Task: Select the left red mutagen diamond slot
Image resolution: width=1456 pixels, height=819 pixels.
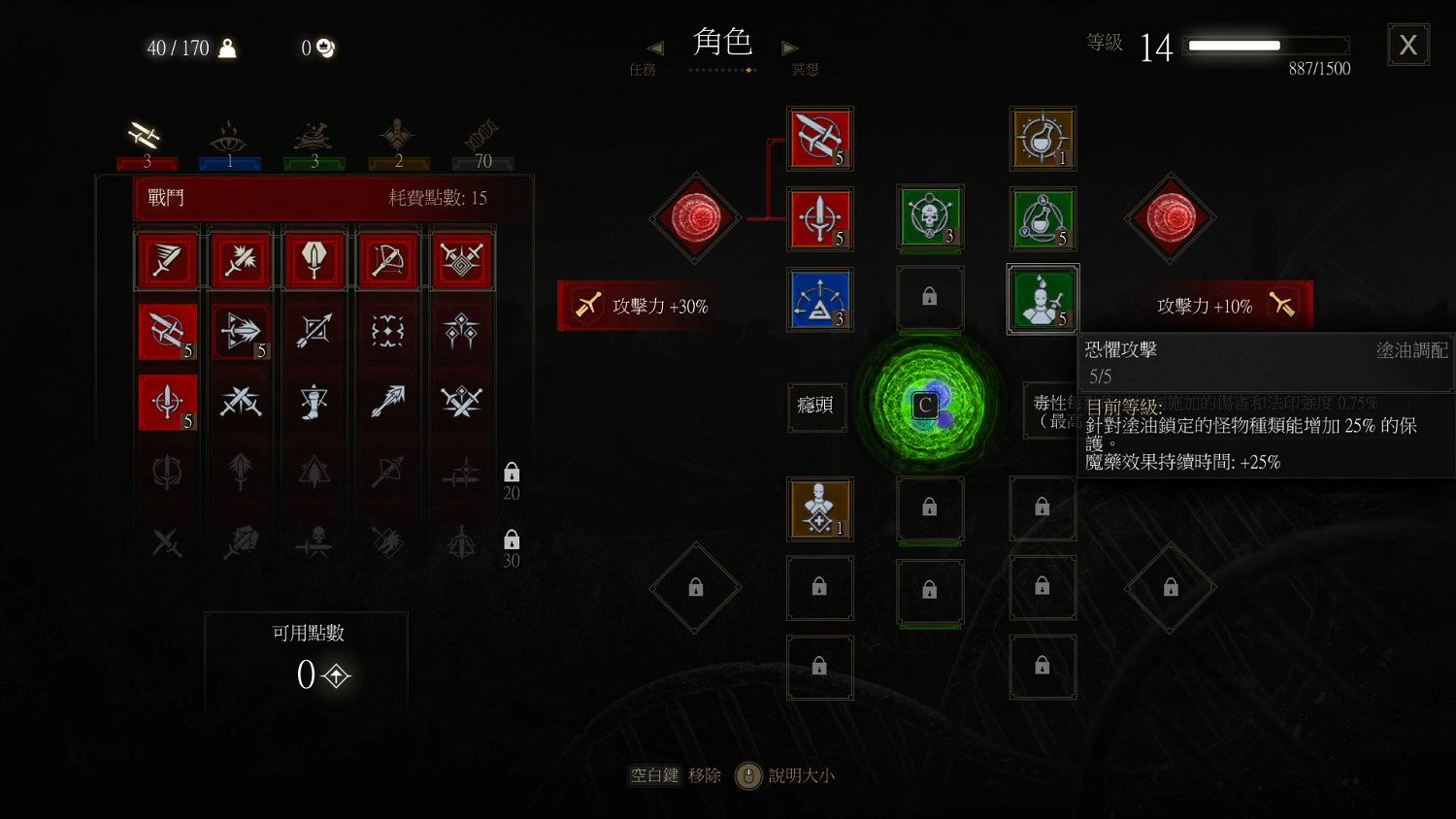Action: tap(695, 218)
